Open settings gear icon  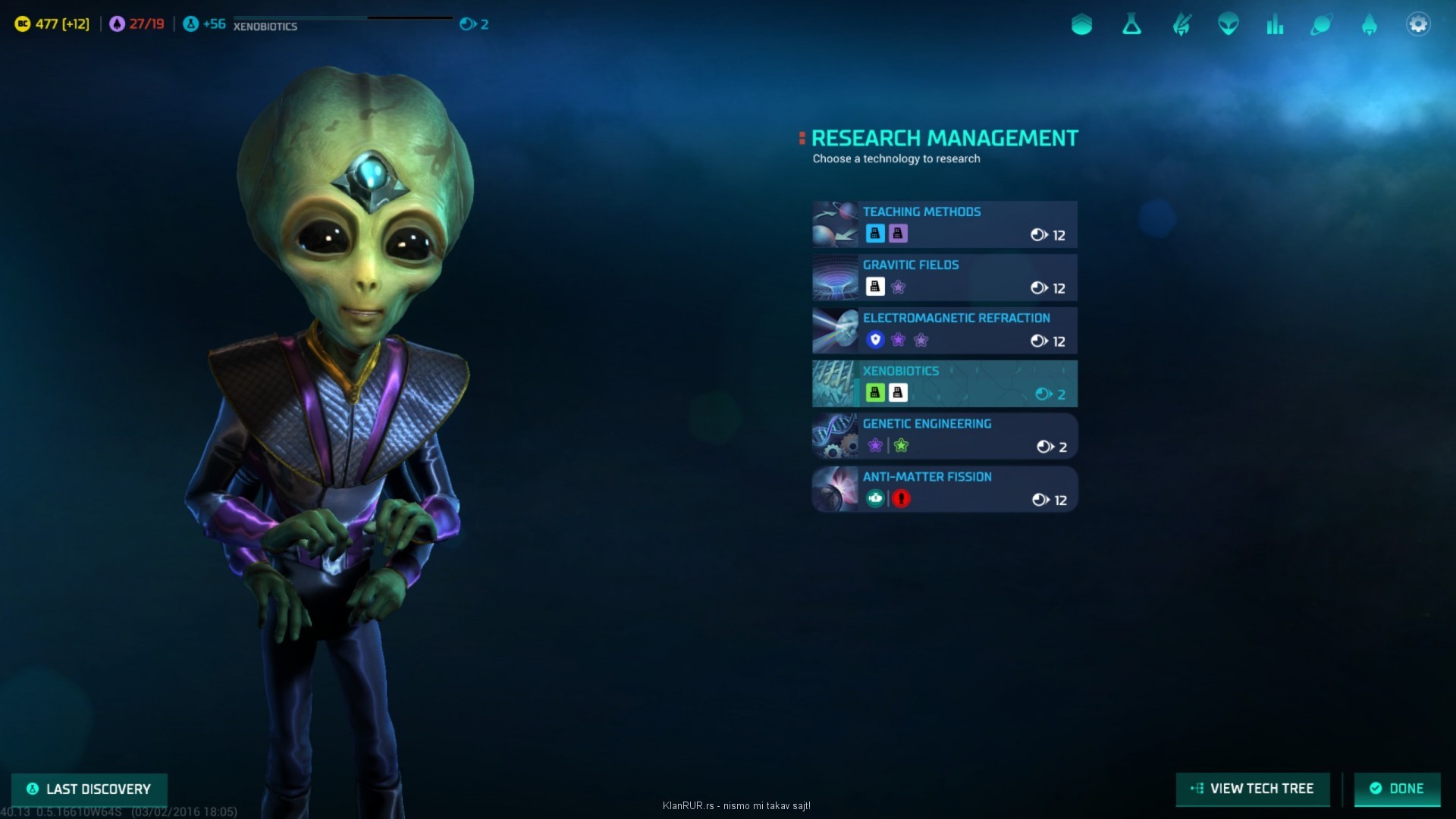point(1417,25)
